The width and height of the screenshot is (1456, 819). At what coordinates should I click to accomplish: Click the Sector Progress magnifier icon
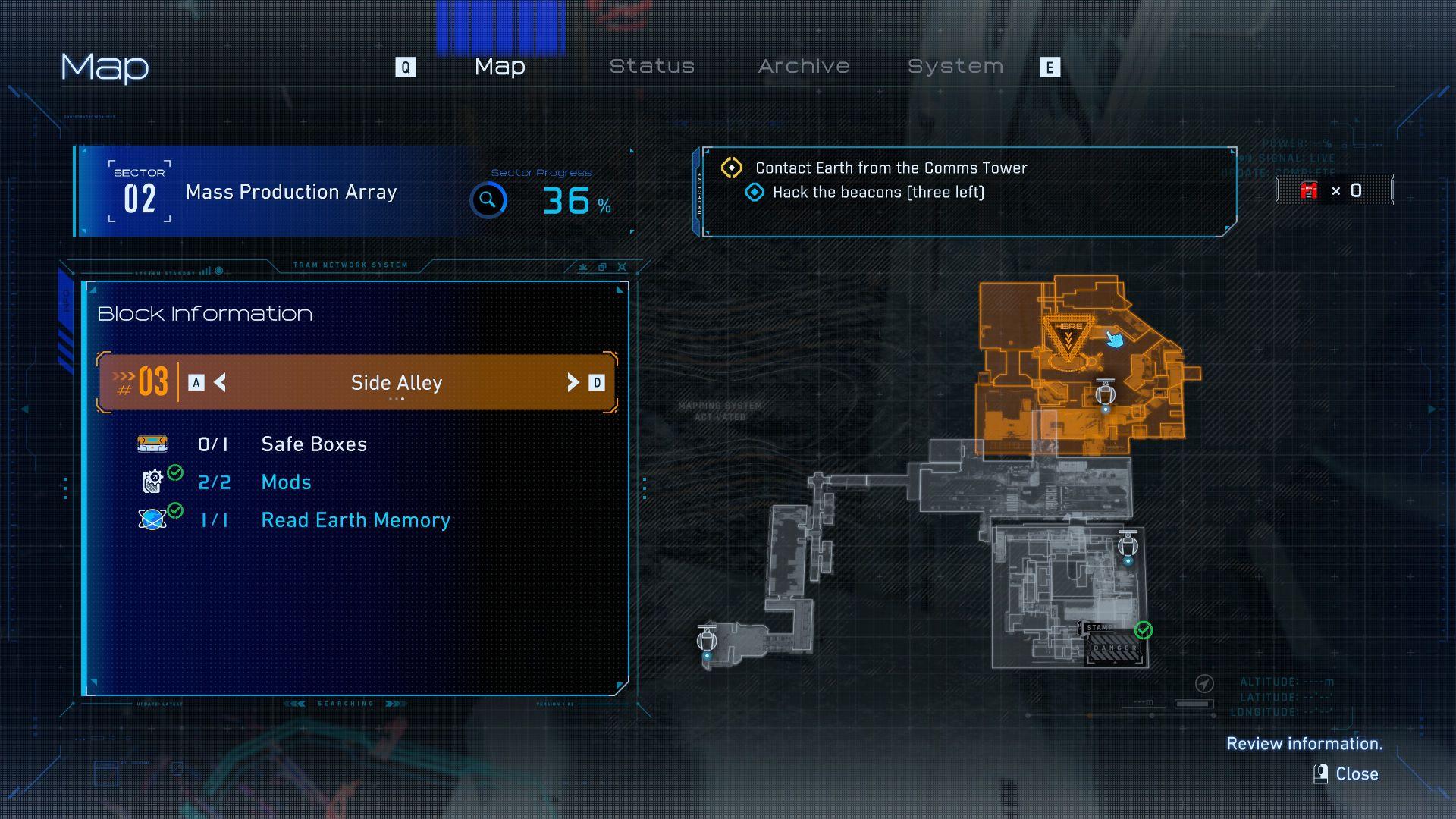point(488,201)
